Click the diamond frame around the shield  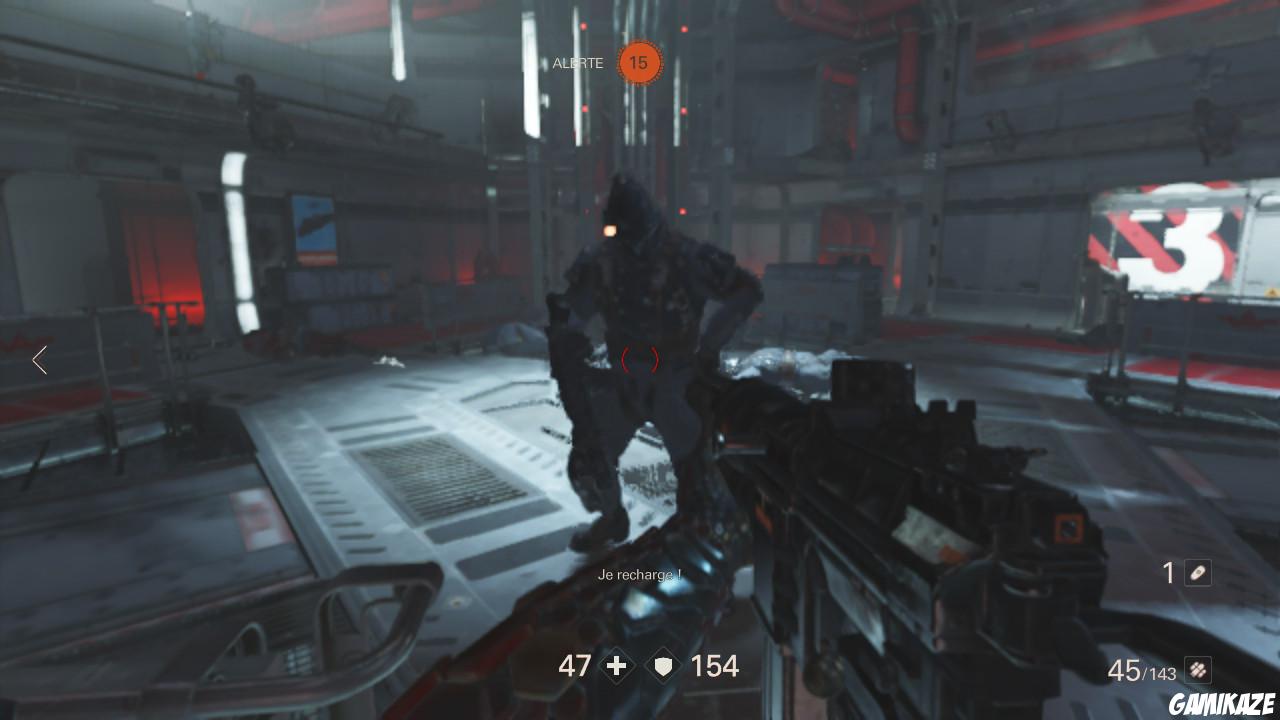tap(662, 664)
